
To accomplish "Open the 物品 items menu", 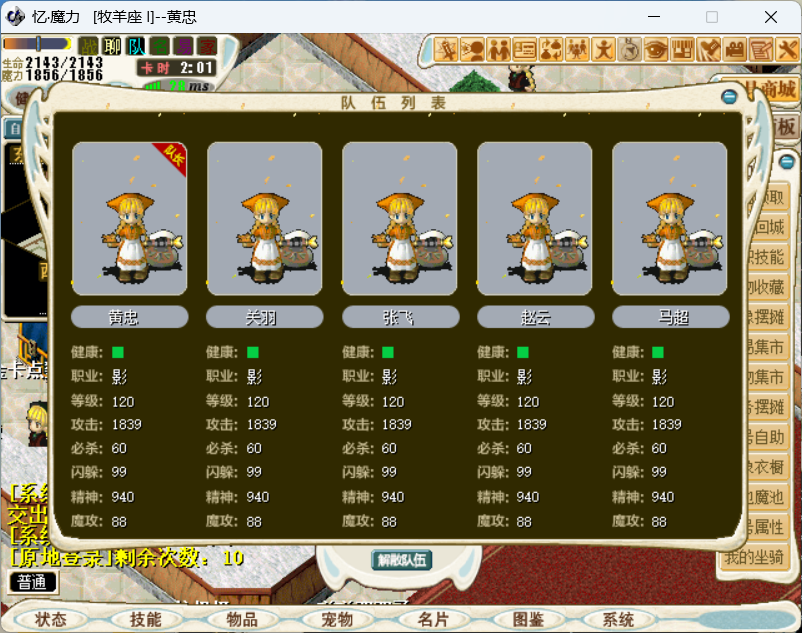I will (x=241, y=620).
